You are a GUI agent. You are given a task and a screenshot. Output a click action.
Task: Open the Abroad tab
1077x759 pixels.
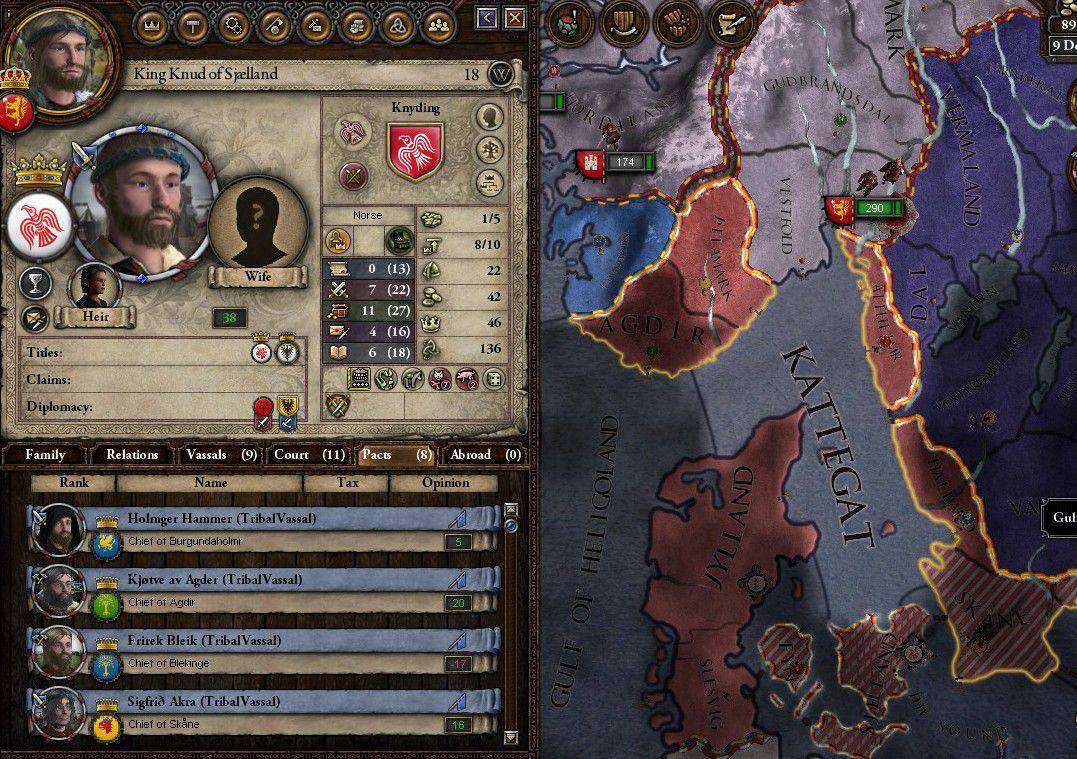tap(485, 455)
